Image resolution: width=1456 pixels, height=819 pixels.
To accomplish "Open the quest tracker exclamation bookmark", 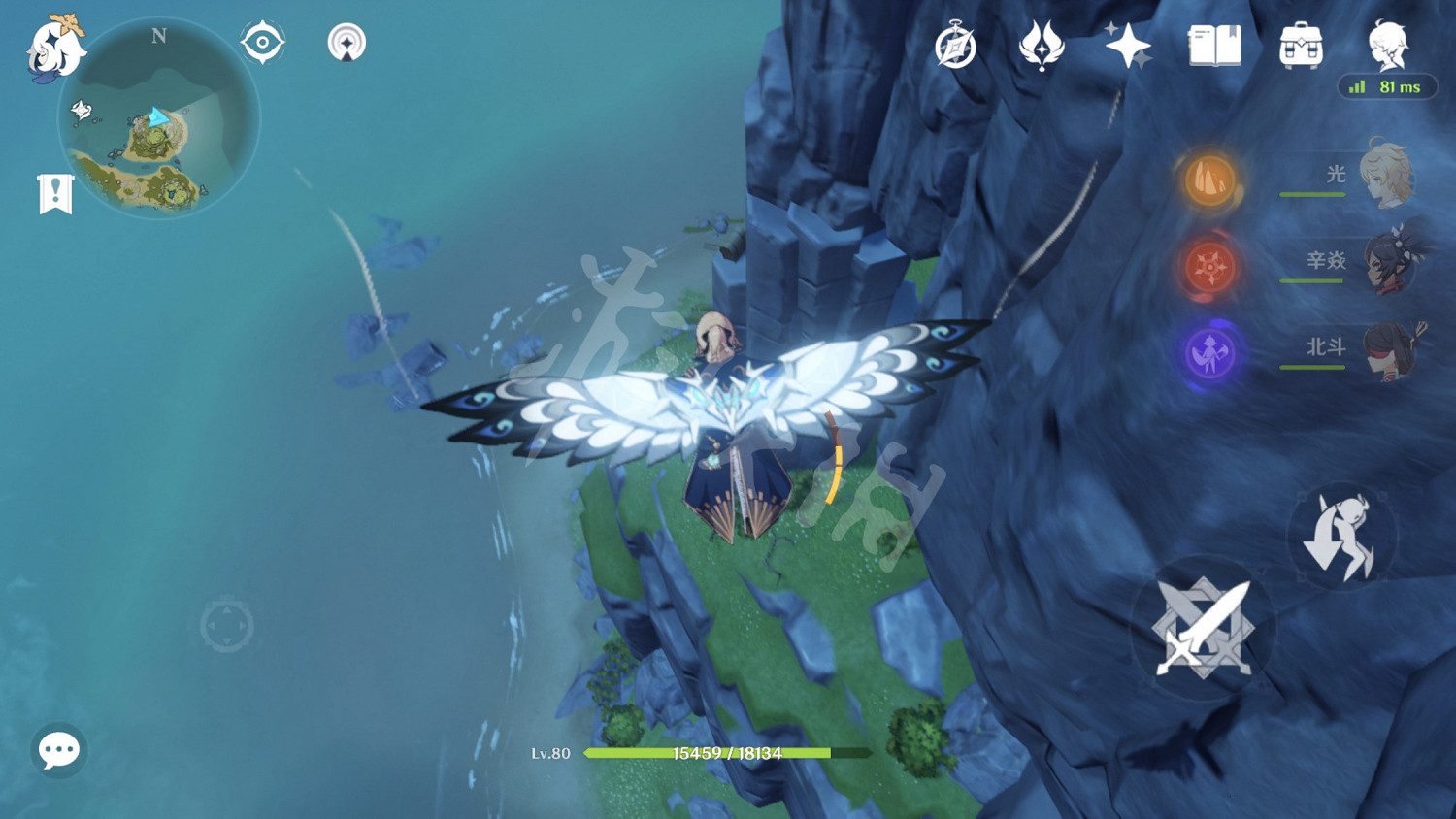I will tap(55, 194).
